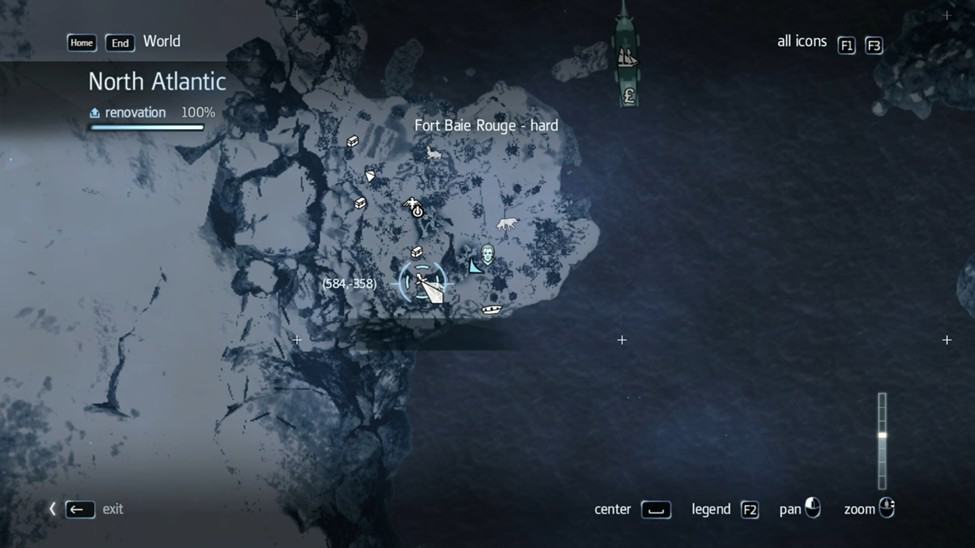Switch to the World map view
This screenshot has width=975, height=548.
tap(161, 42)
